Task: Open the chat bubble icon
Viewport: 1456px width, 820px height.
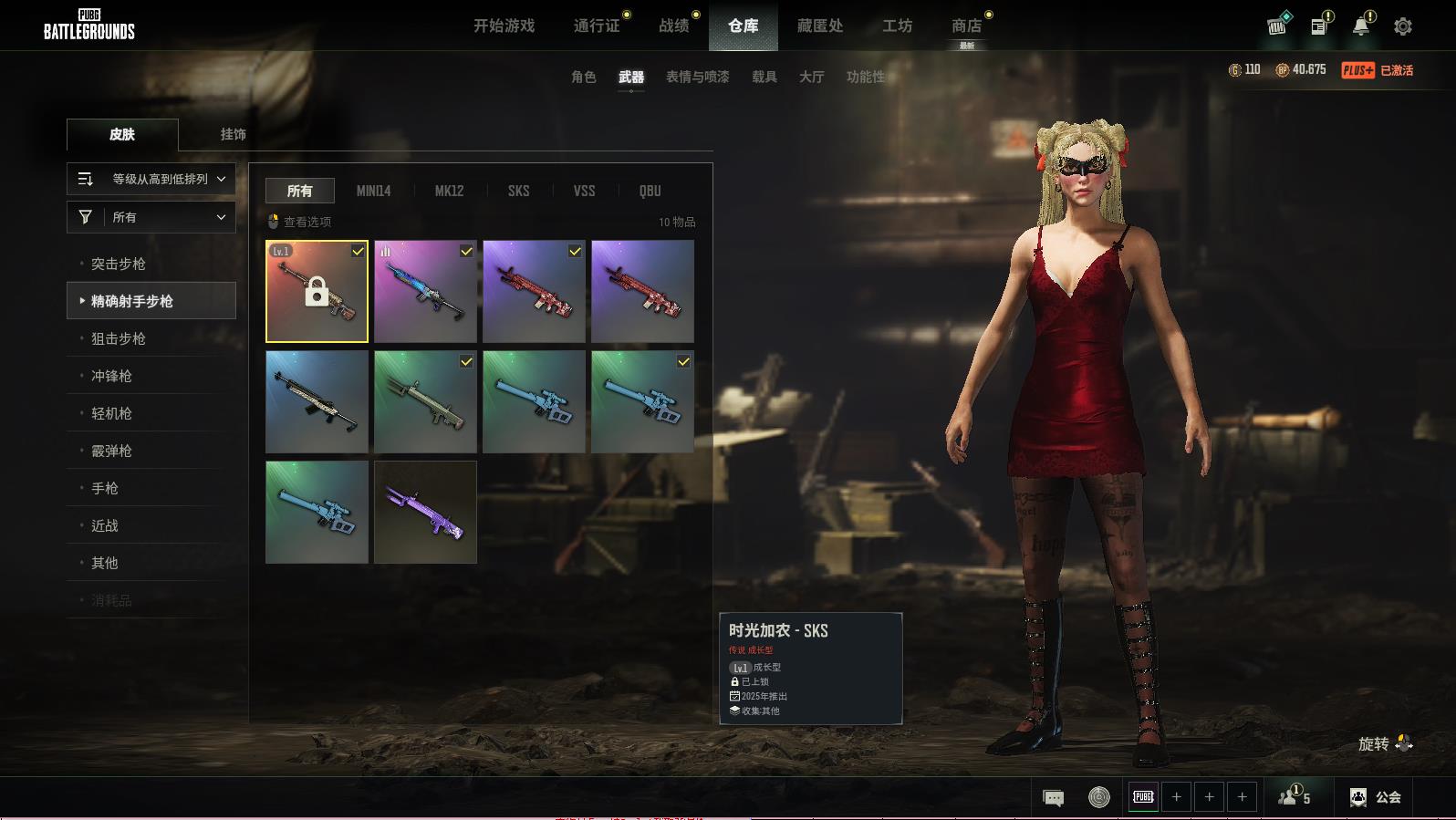Action: pyautogui.click(x=1053, y=798)
